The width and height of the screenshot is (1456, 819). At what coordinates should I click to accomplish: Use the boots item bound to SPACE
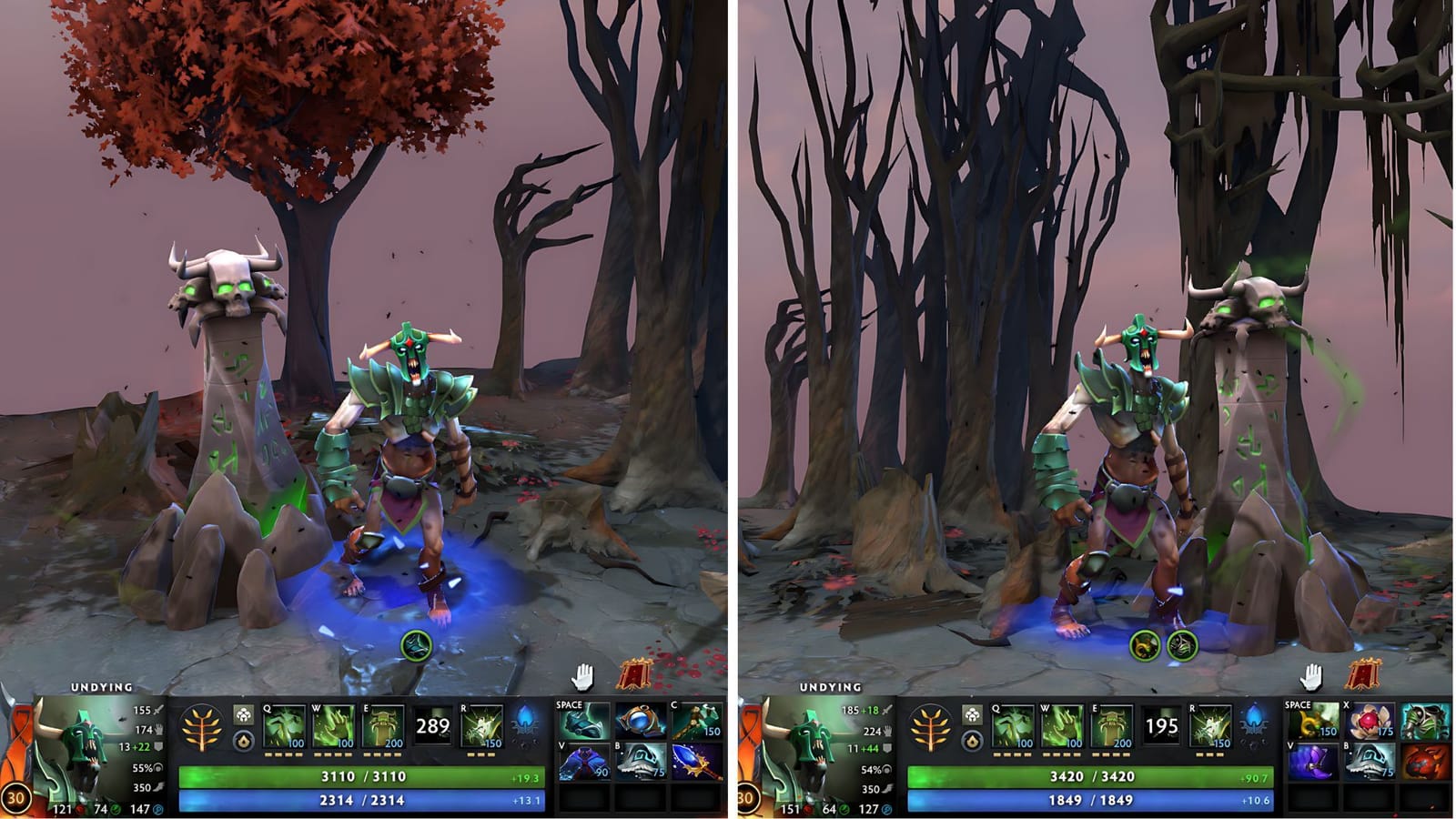(582, 723)
